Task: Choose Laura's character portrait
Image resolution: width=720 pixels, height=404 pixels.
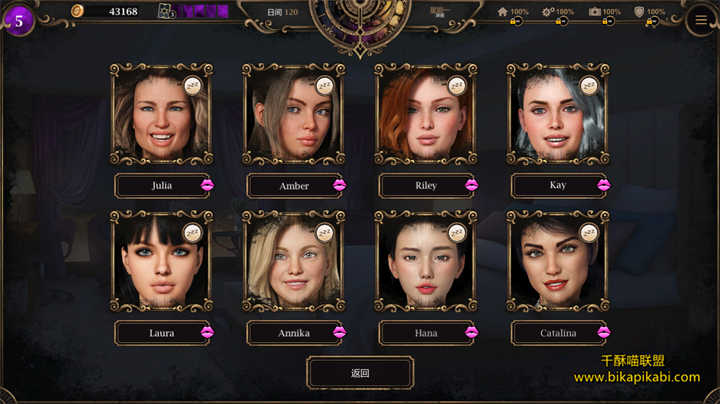Action: pos(161,261)
